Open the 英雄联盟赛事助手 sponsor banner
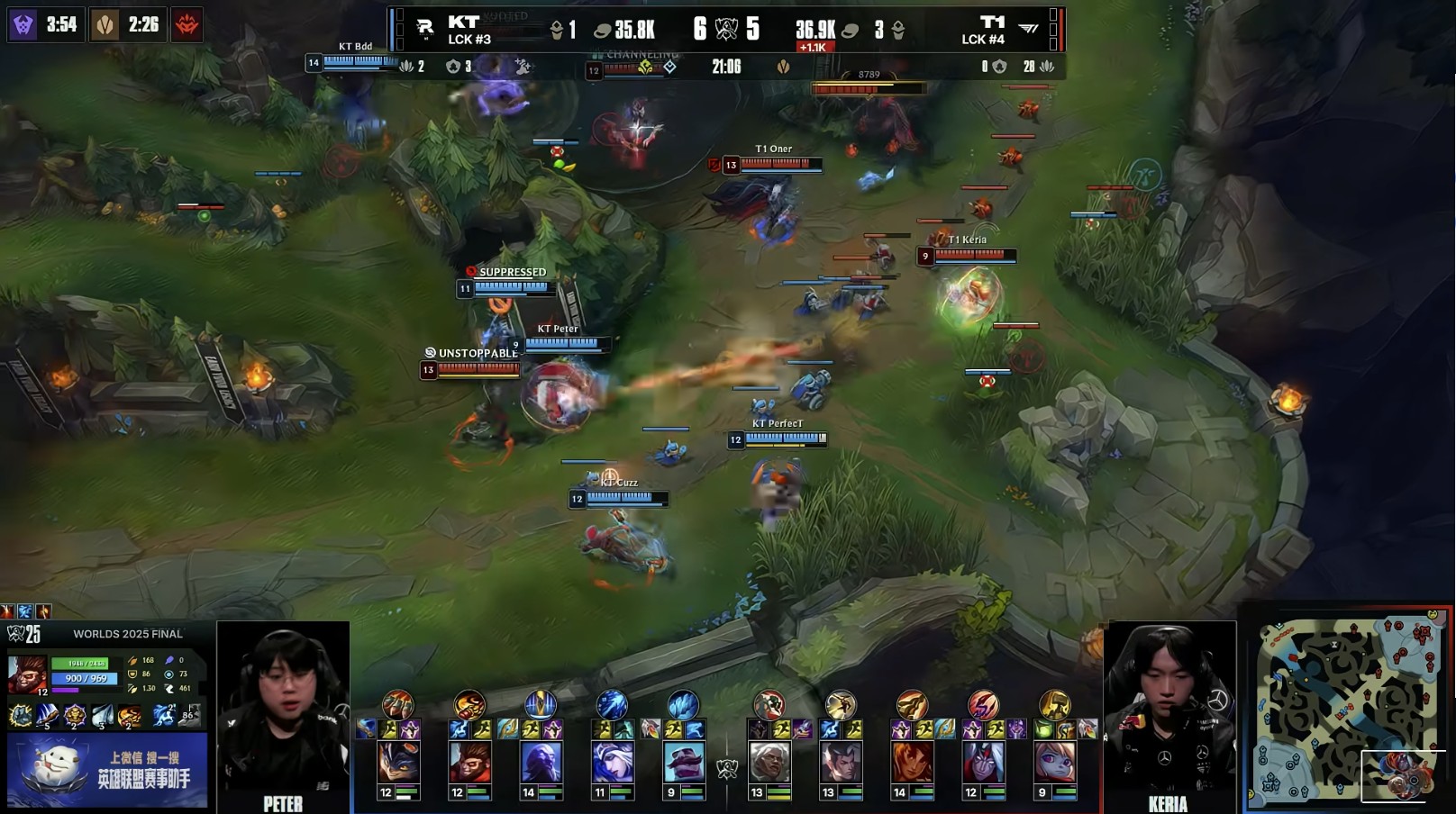 107,770
